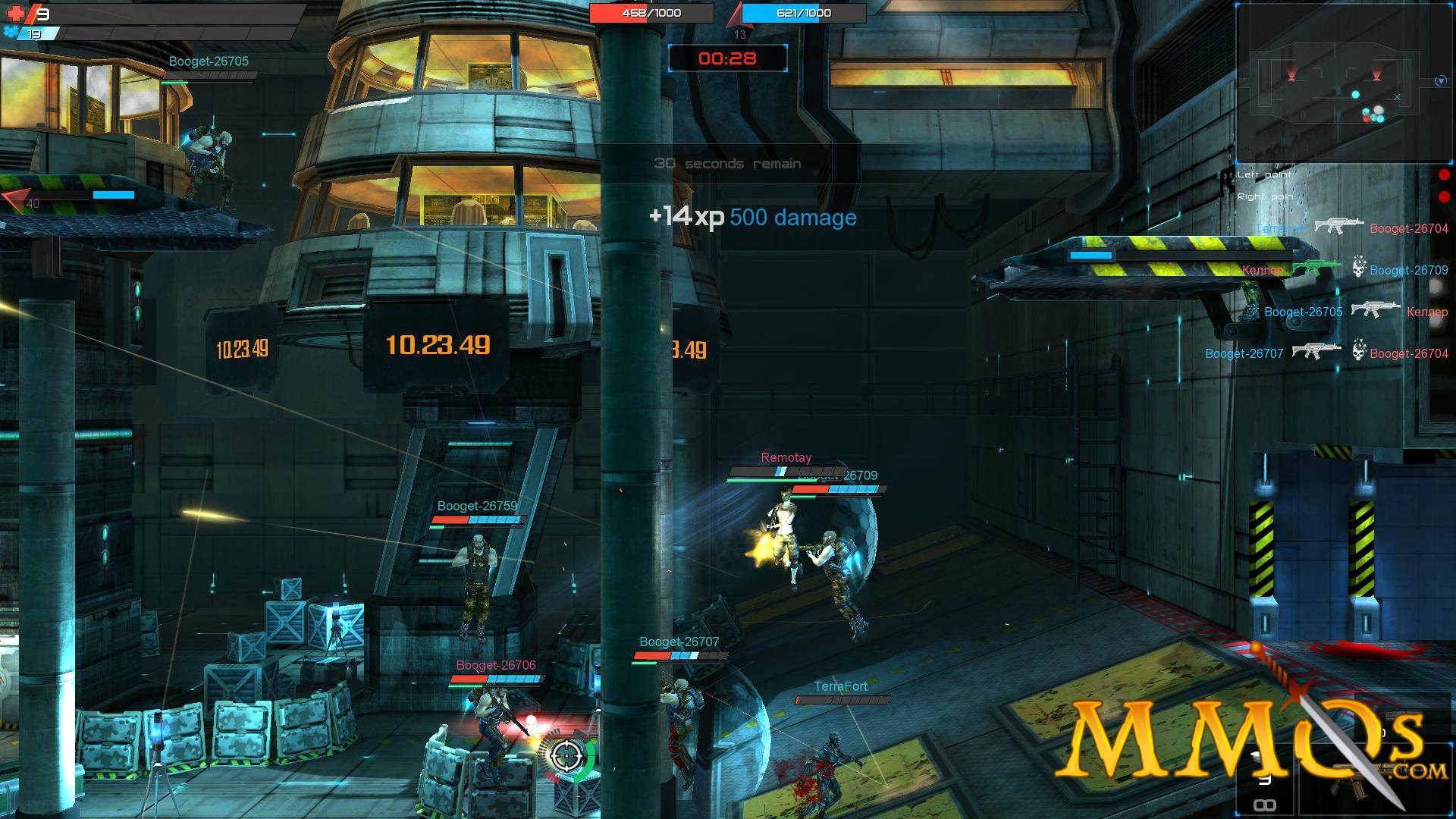Click the '30 seconds remain' announcement text
Image resolution: width=1456 pixels, height=819 pixels.
[728, 162]
